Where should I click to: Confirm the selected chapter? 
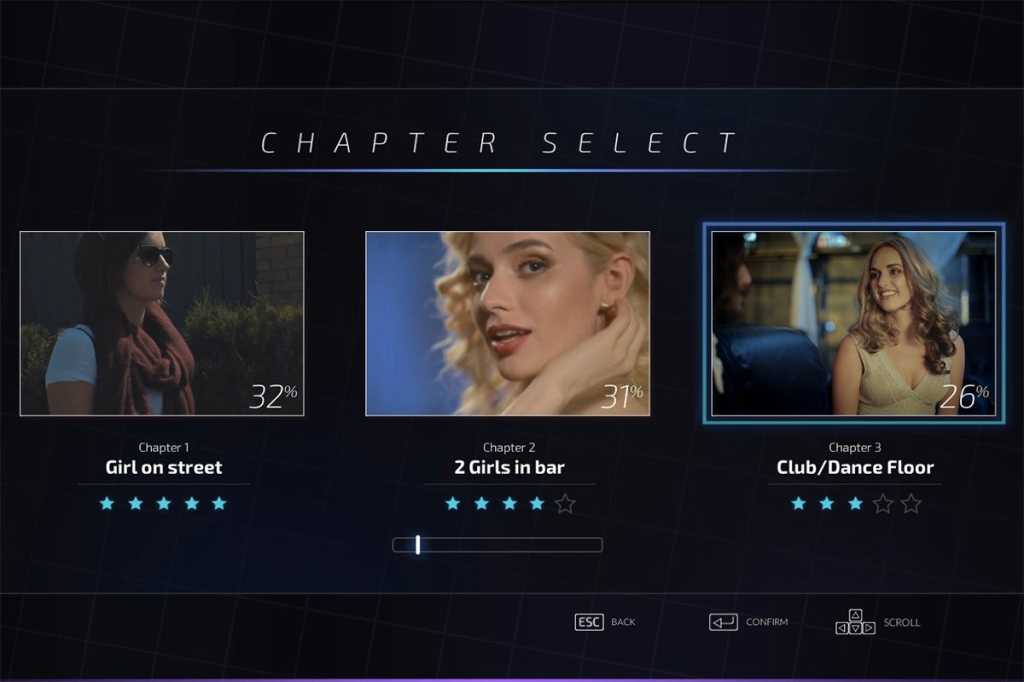point(766,622)
